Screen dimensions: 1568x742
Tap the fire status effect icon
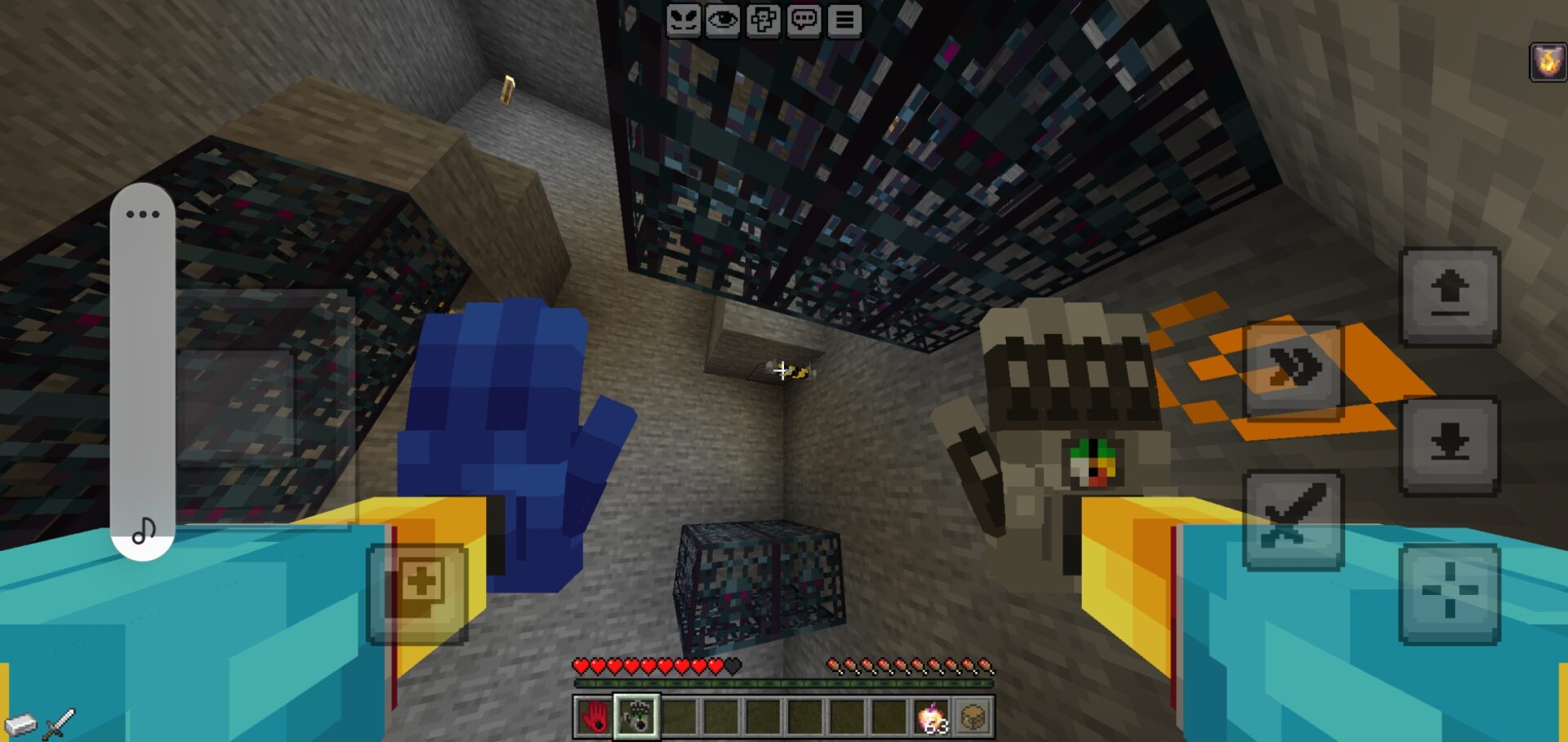click(1547, 62)
